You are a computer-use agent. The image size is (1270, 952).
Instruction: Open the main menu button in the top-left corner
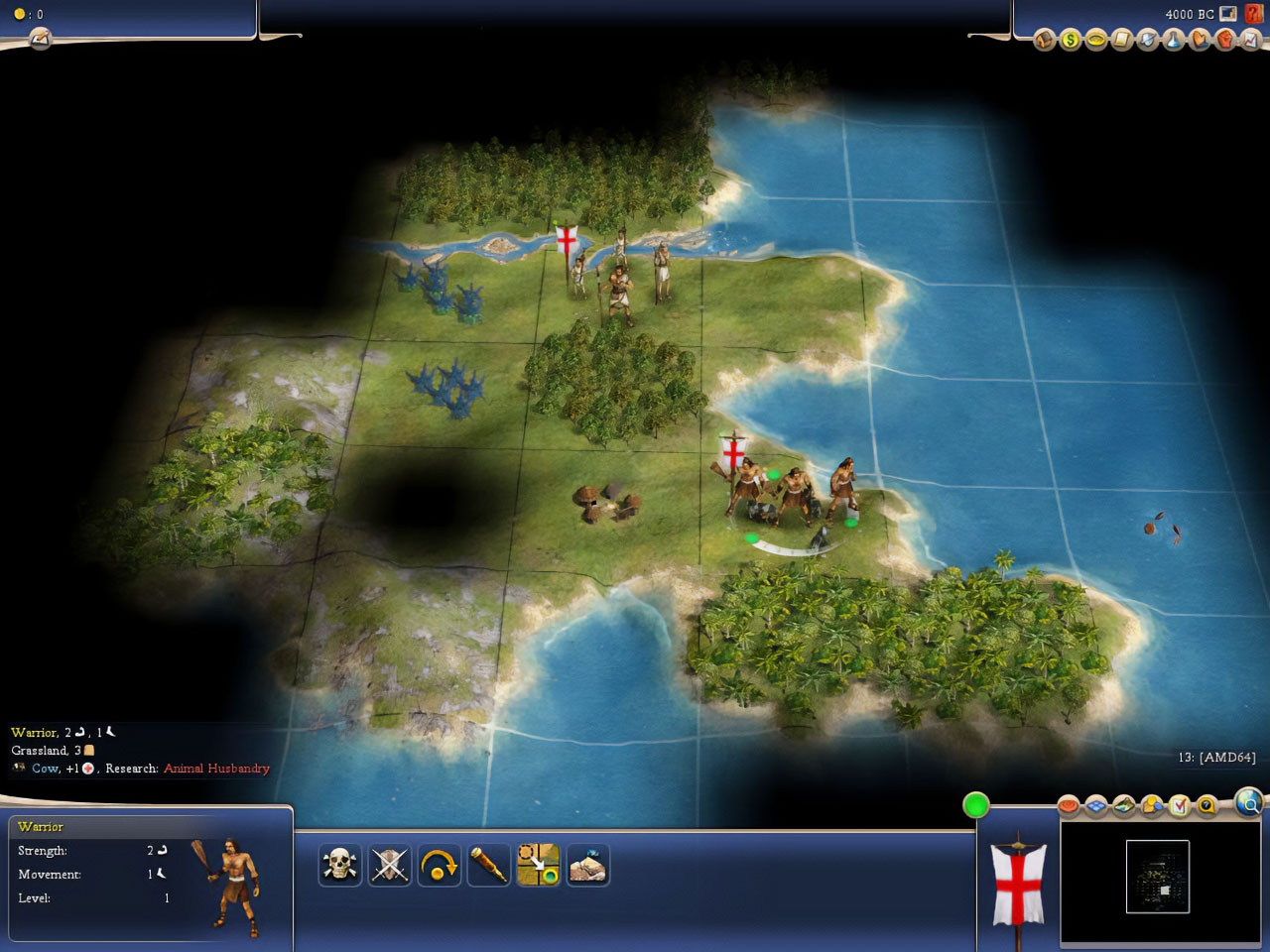40,39
